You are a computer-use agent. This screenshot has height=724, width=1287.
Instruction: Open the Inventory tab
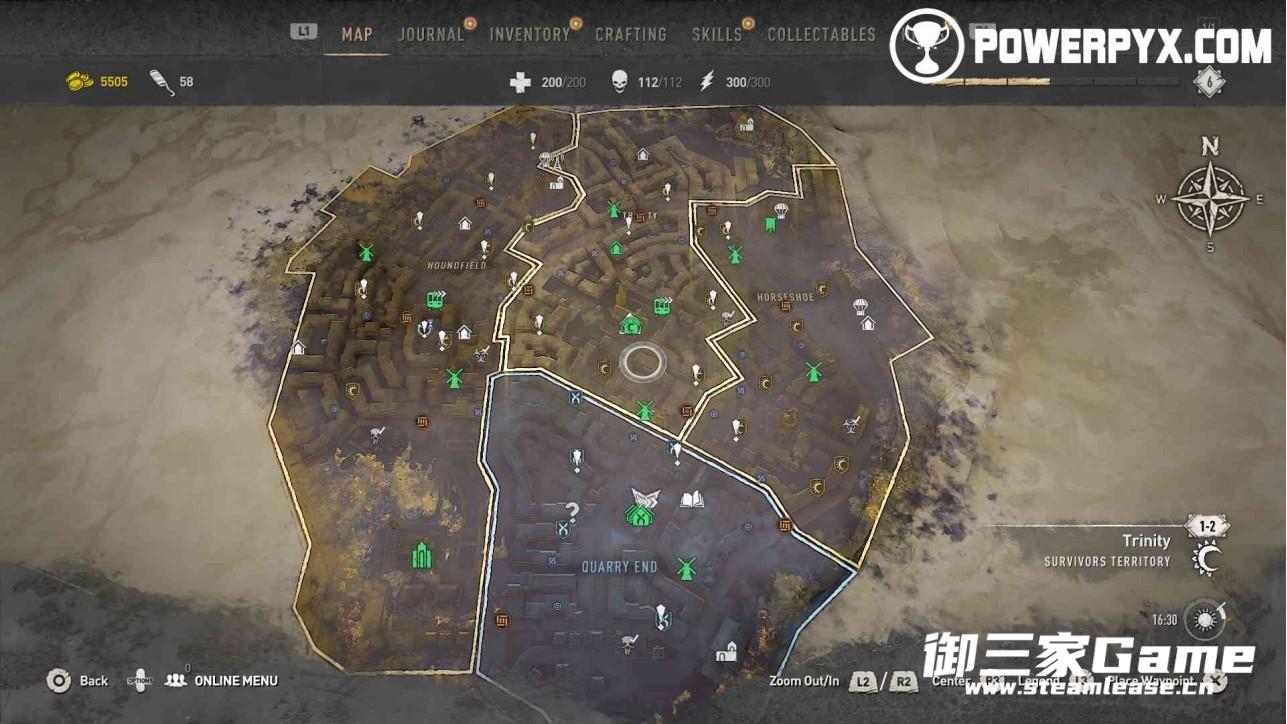click(529, 34)
